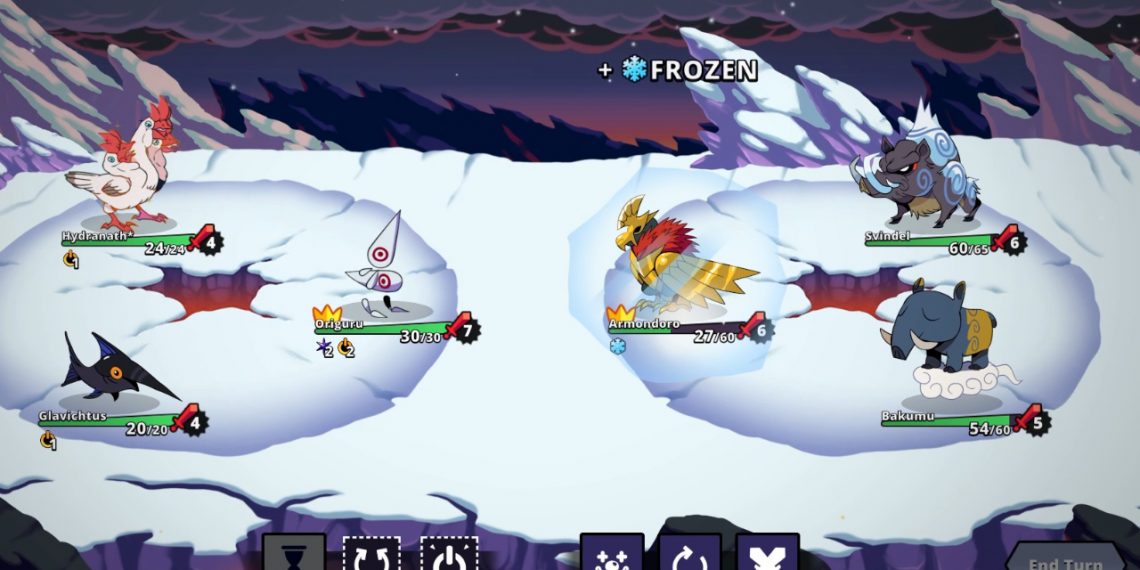
Task: Select the crossed swords attack action
Action: click(x=767, y=554)
